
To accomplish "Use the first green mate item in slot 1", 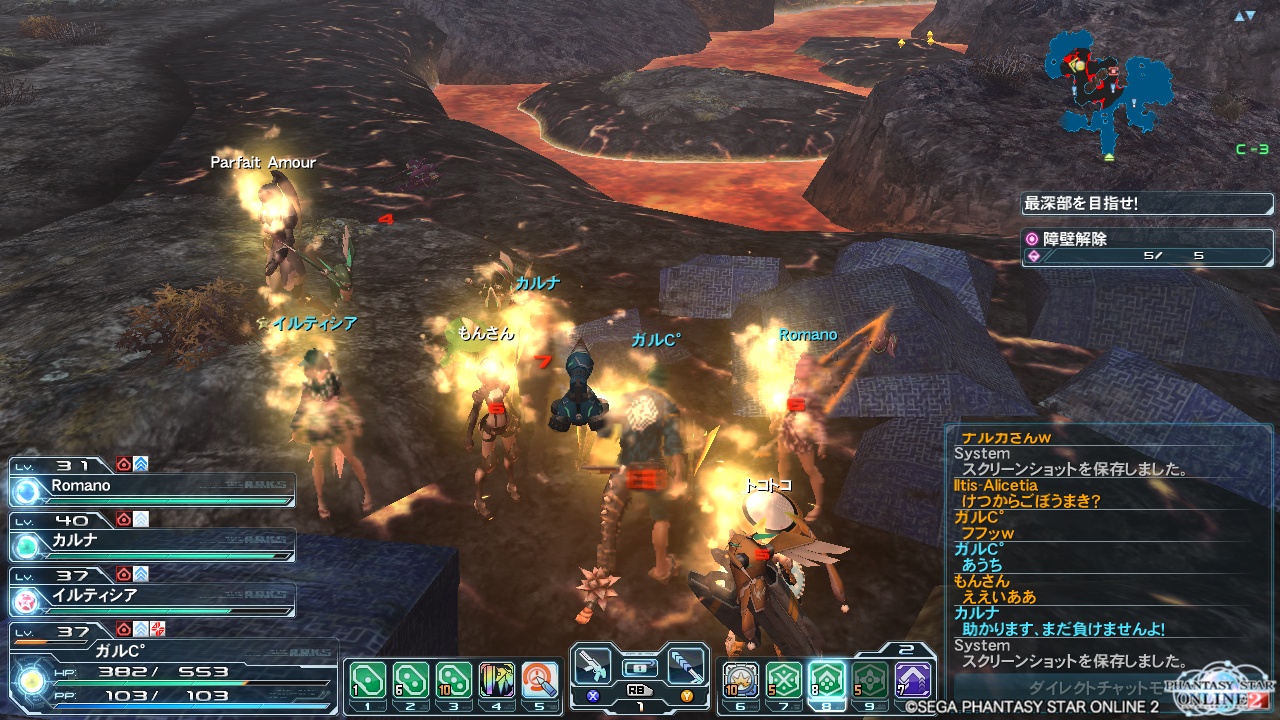I will (x=368, y=682).
